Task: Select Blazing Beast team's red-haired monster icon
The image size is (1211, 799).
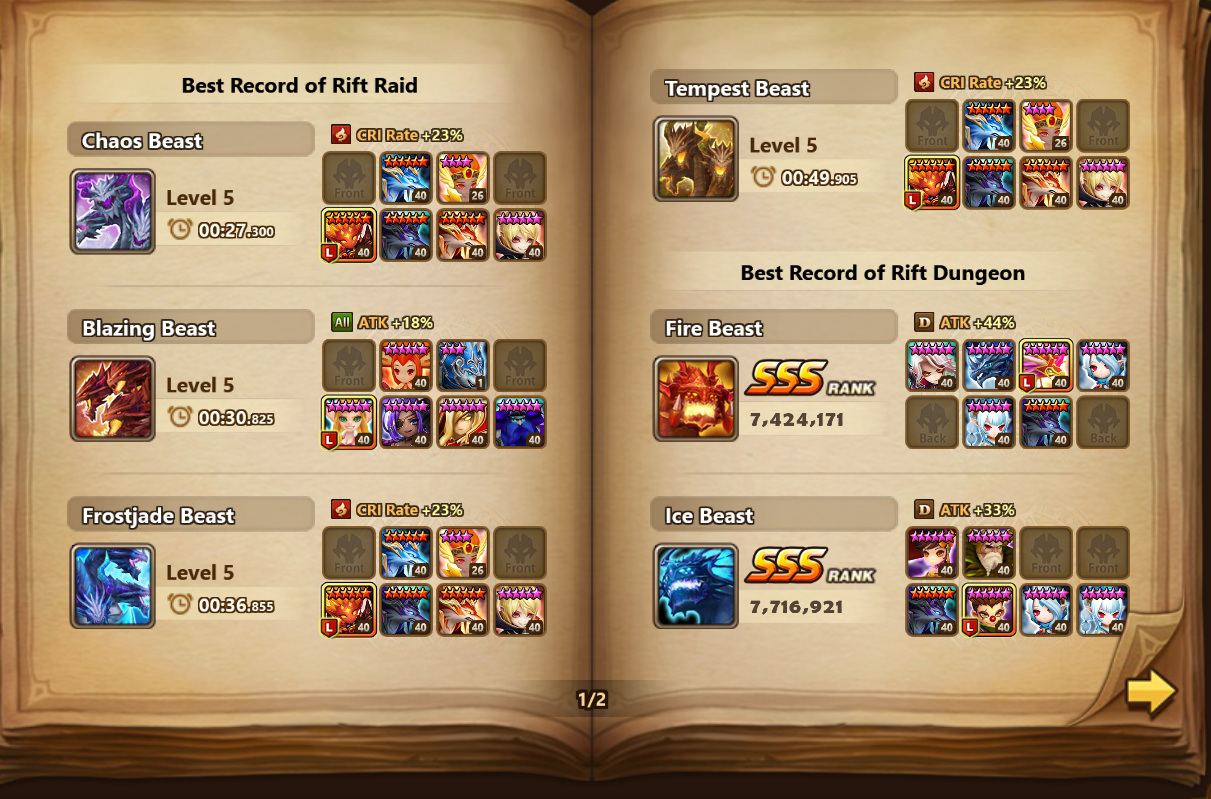Action: tap(406, 366)
